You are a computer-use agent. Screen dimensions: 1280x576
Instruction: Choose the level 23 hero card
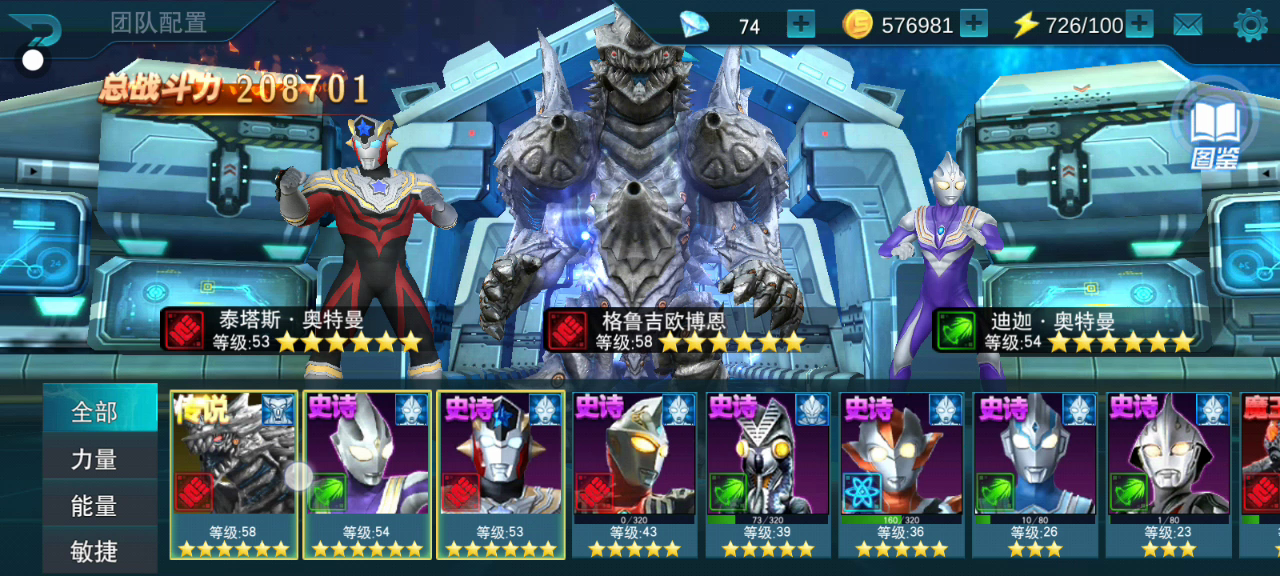(1169, 474)
